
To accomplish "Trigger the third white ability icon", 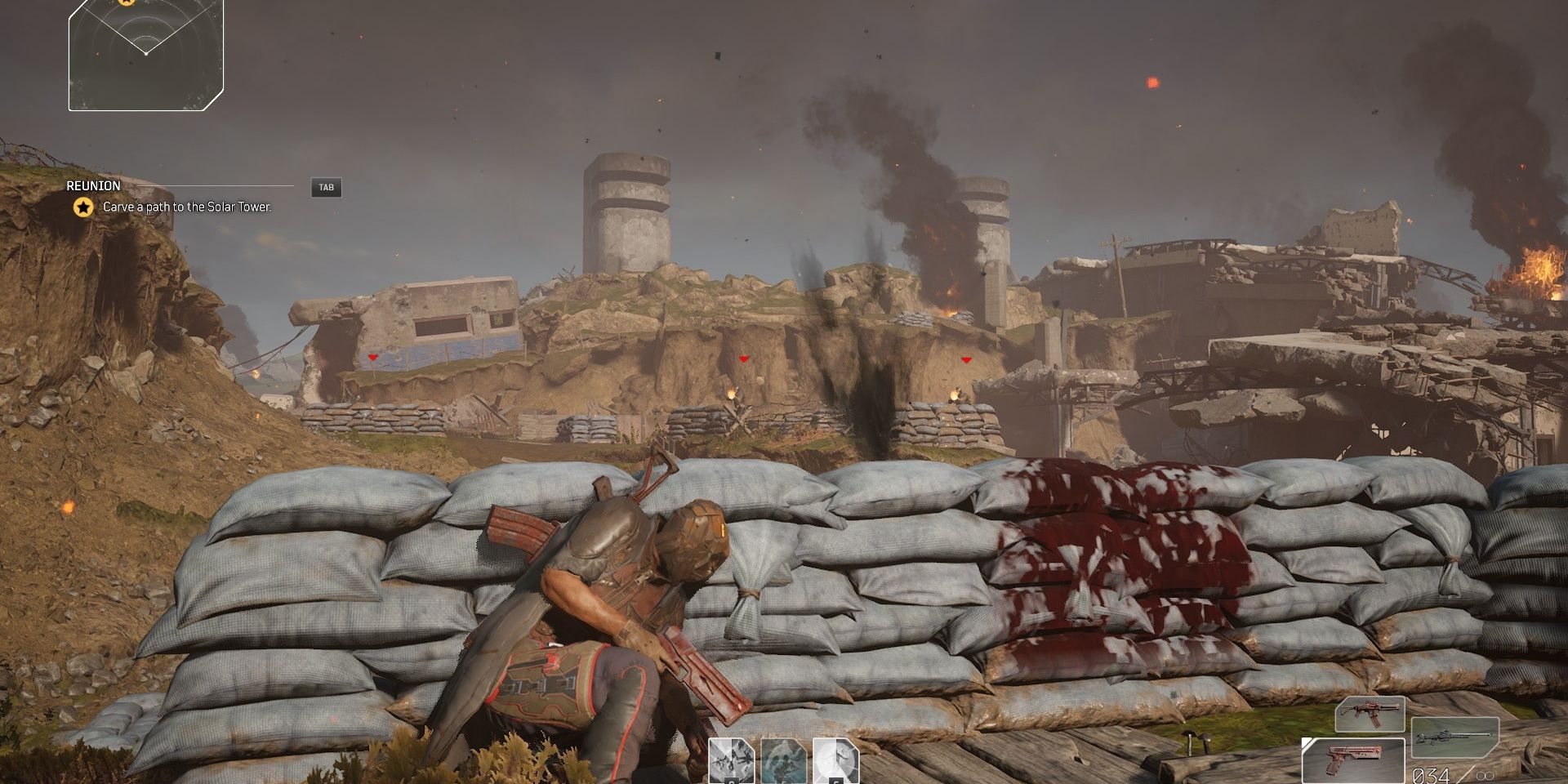I will pyautogui.click(x=835, y=761).
